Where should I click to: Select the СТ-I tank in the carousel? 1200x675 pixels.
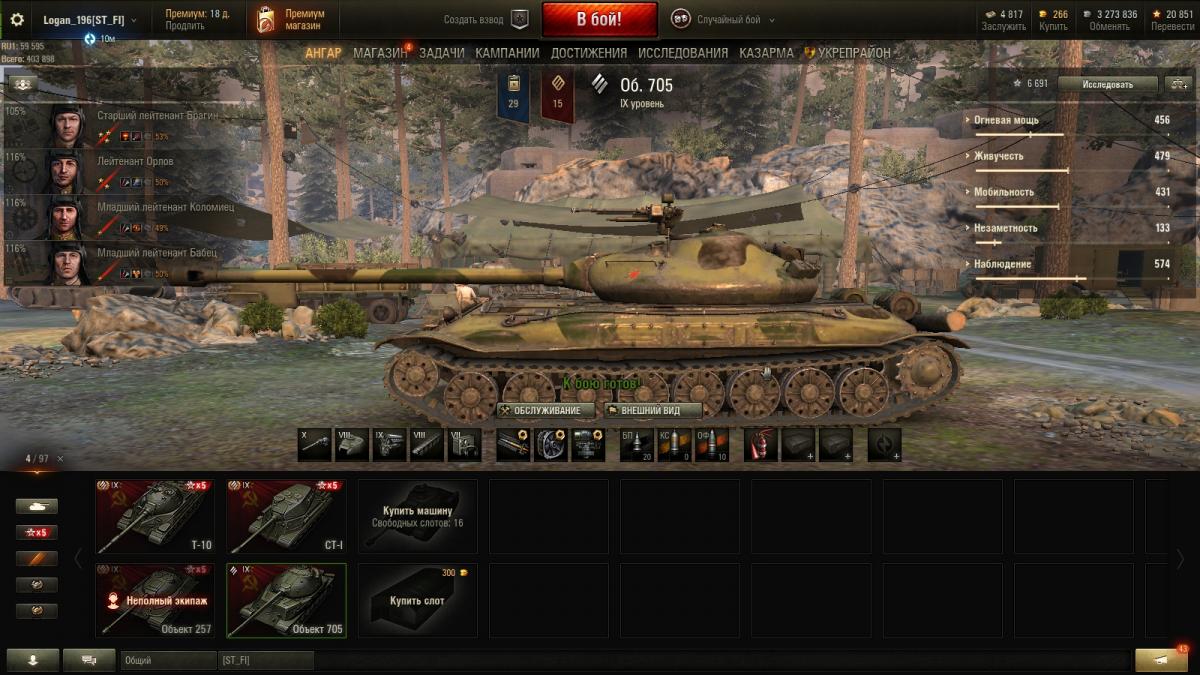click(286, 516)
